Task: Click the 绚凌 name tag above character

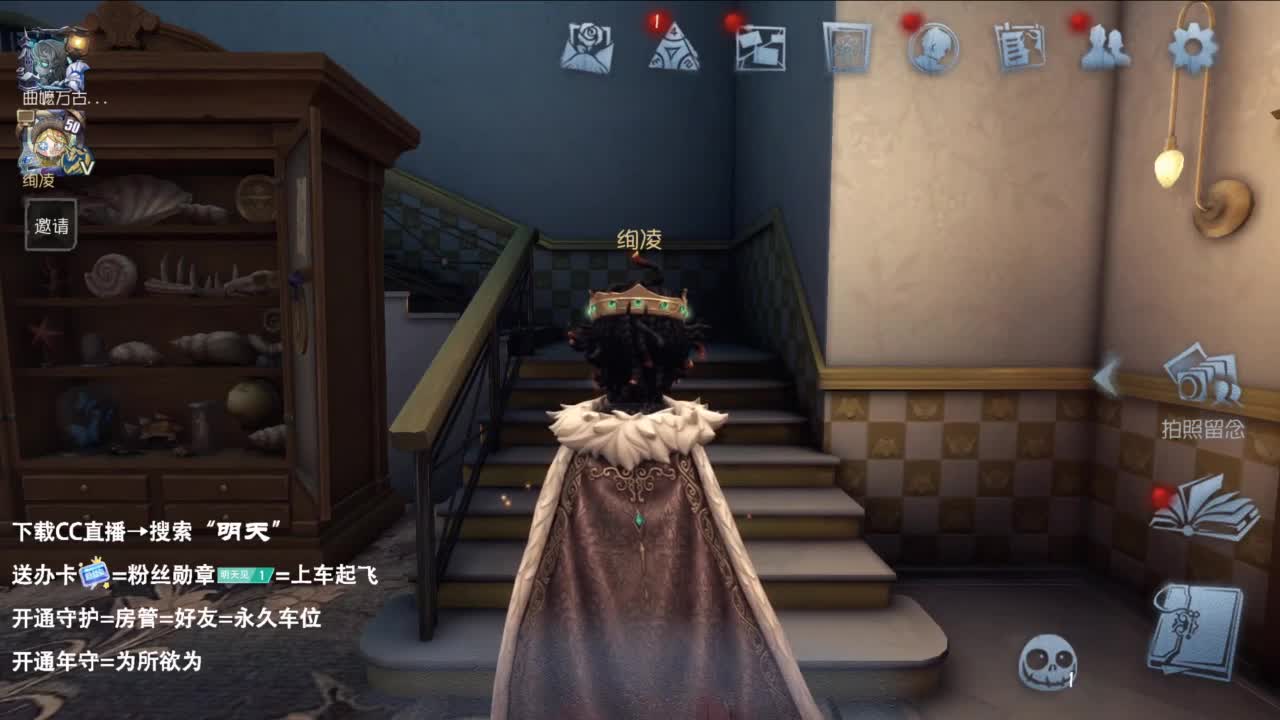Action: [x=639, y=240]
